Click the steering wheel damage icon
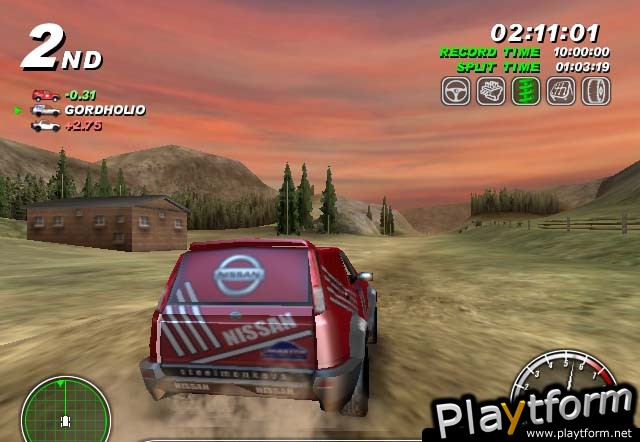Image resolution: width=640 pixels, height=442 pixels. coord(456,91)
